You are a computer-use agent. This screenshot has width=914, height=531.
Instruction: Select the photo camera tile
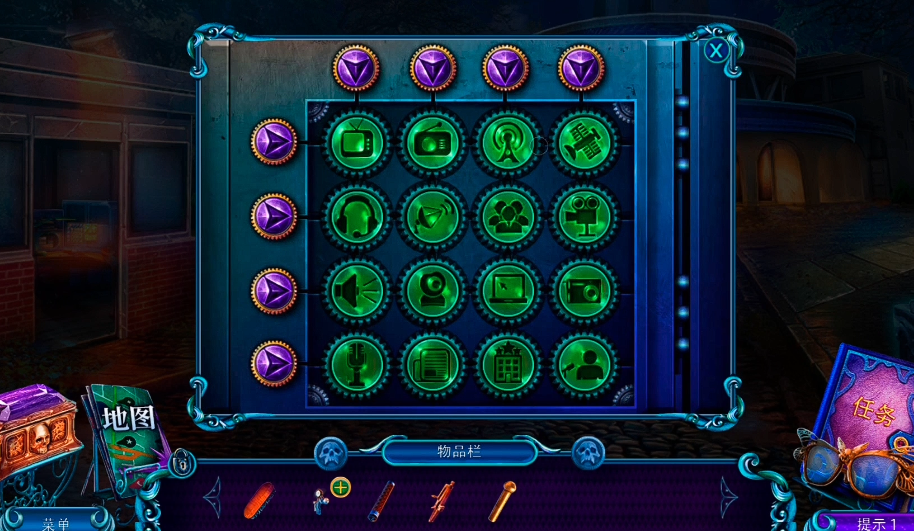point(582,290)
